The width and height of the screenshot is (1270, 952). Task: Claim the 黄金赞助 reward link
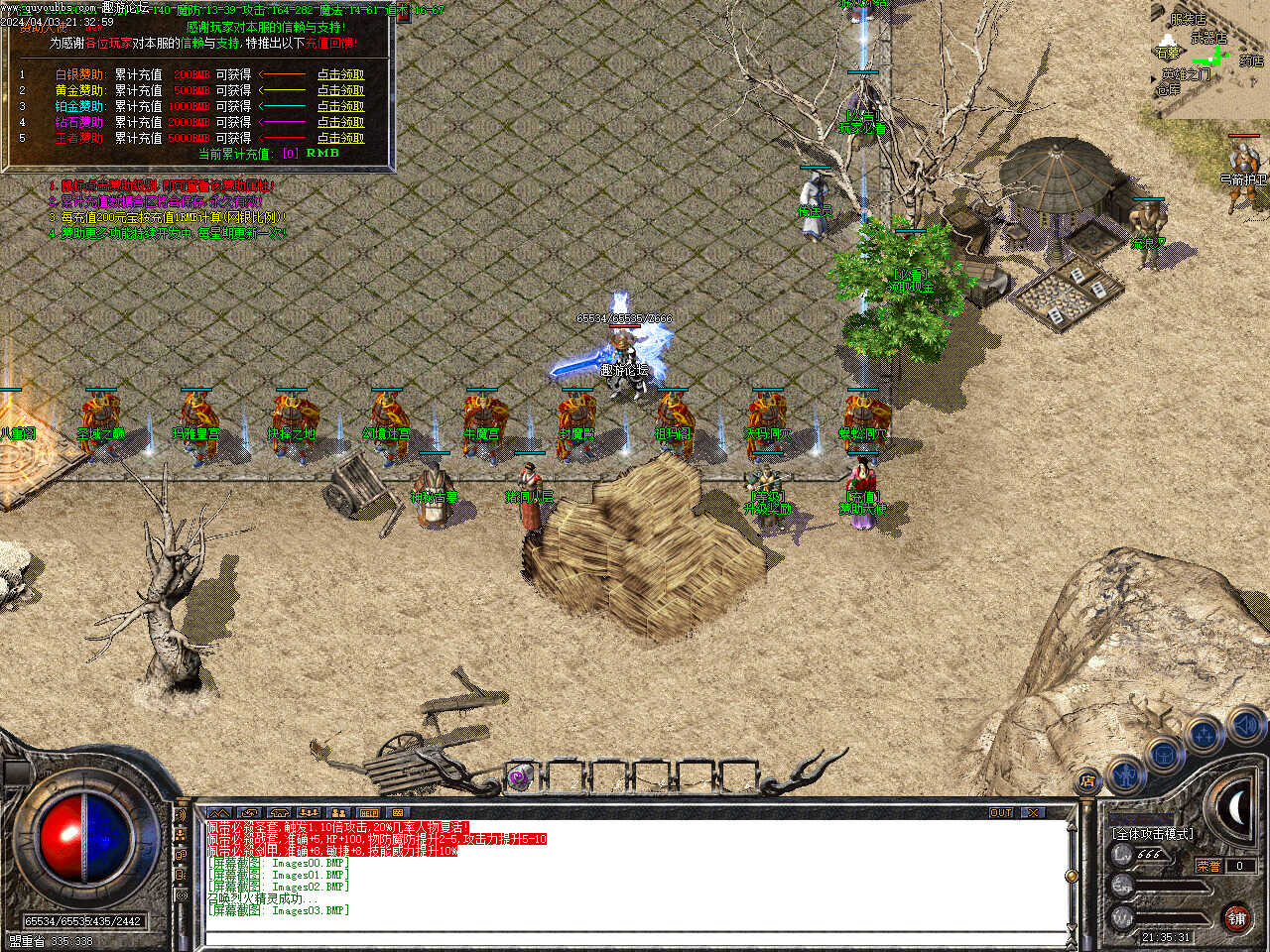pos(340,90)
